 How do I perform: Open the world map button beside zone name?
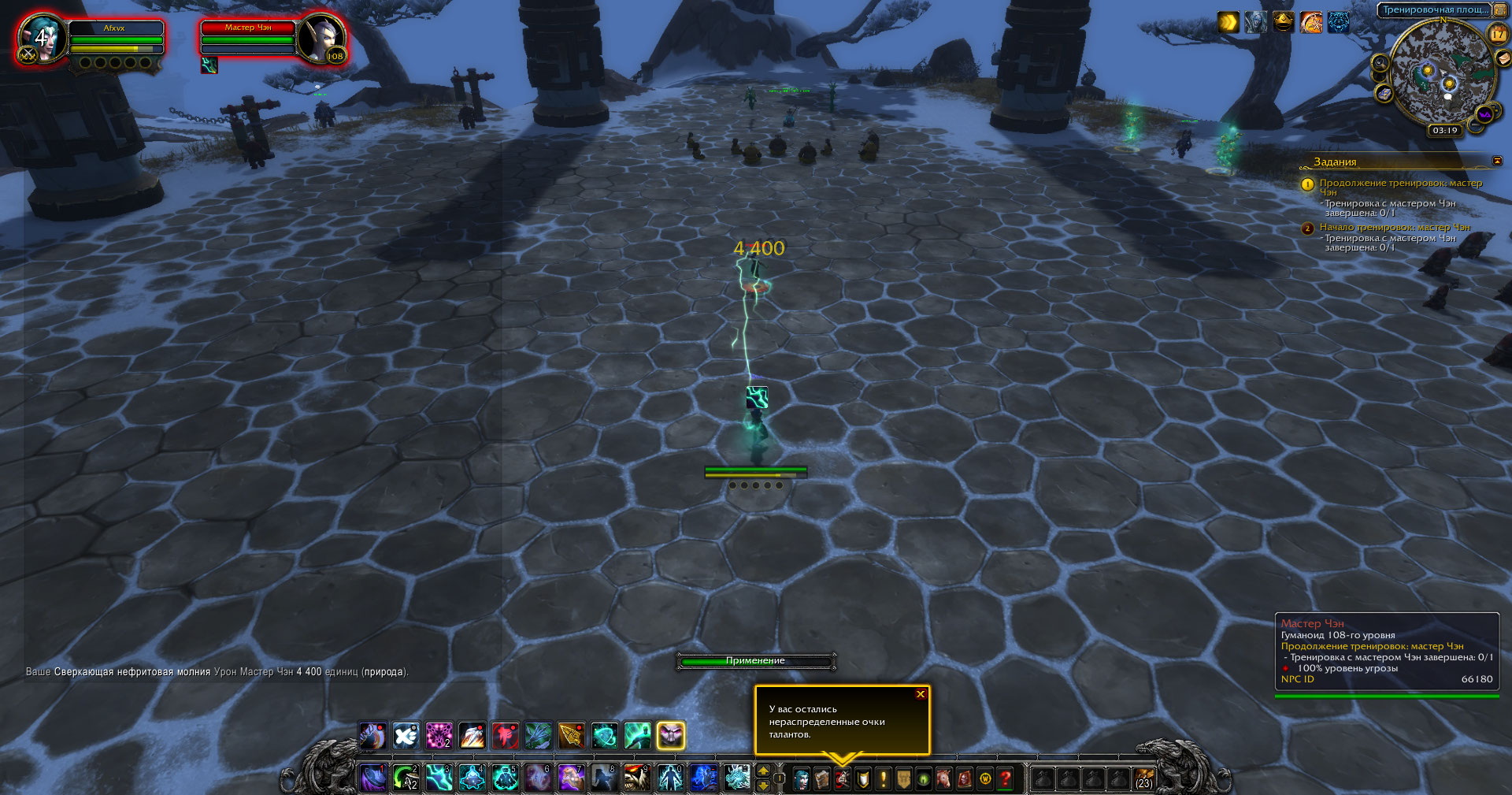(1500, 9)
